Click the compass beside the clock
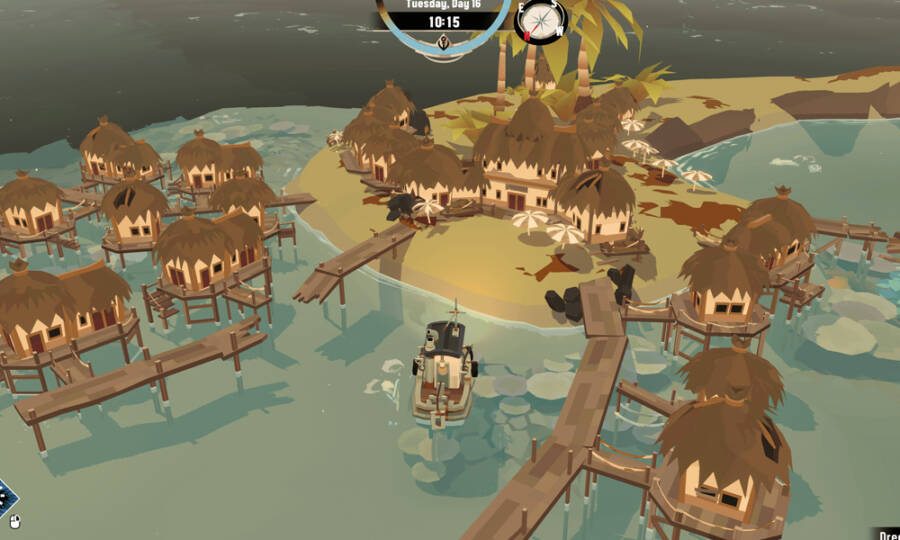 (540, 21)
